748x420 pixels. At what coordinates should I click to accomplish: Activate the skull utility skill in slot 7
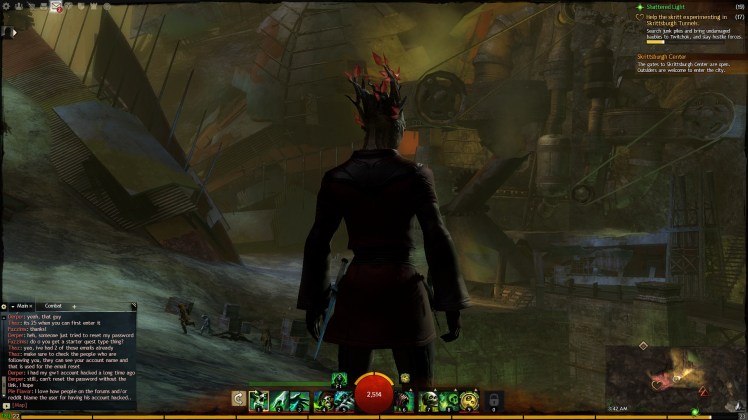pyautogui.click(x=427, y=400)
